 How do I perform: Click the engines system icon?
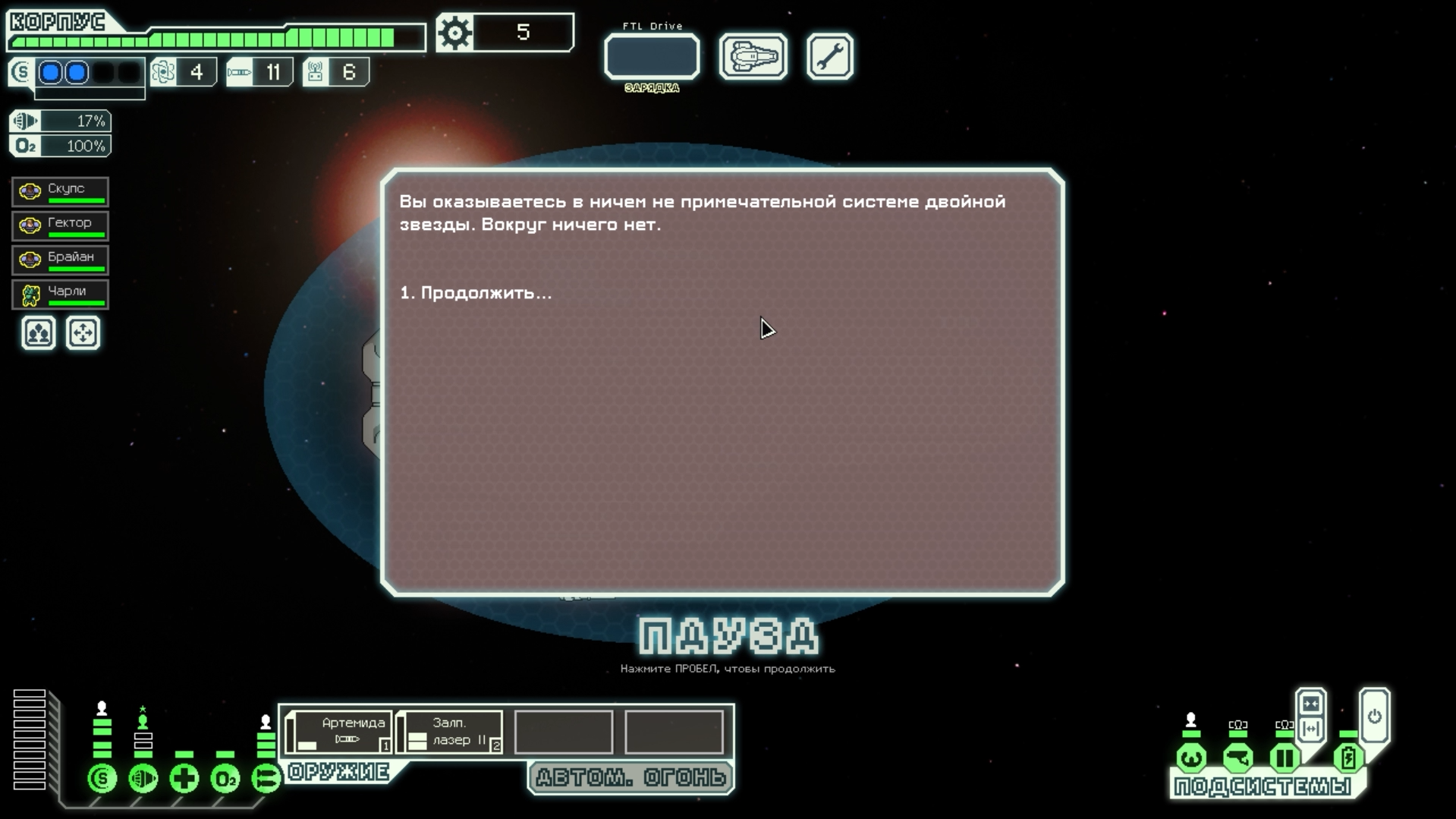point(143,778)
